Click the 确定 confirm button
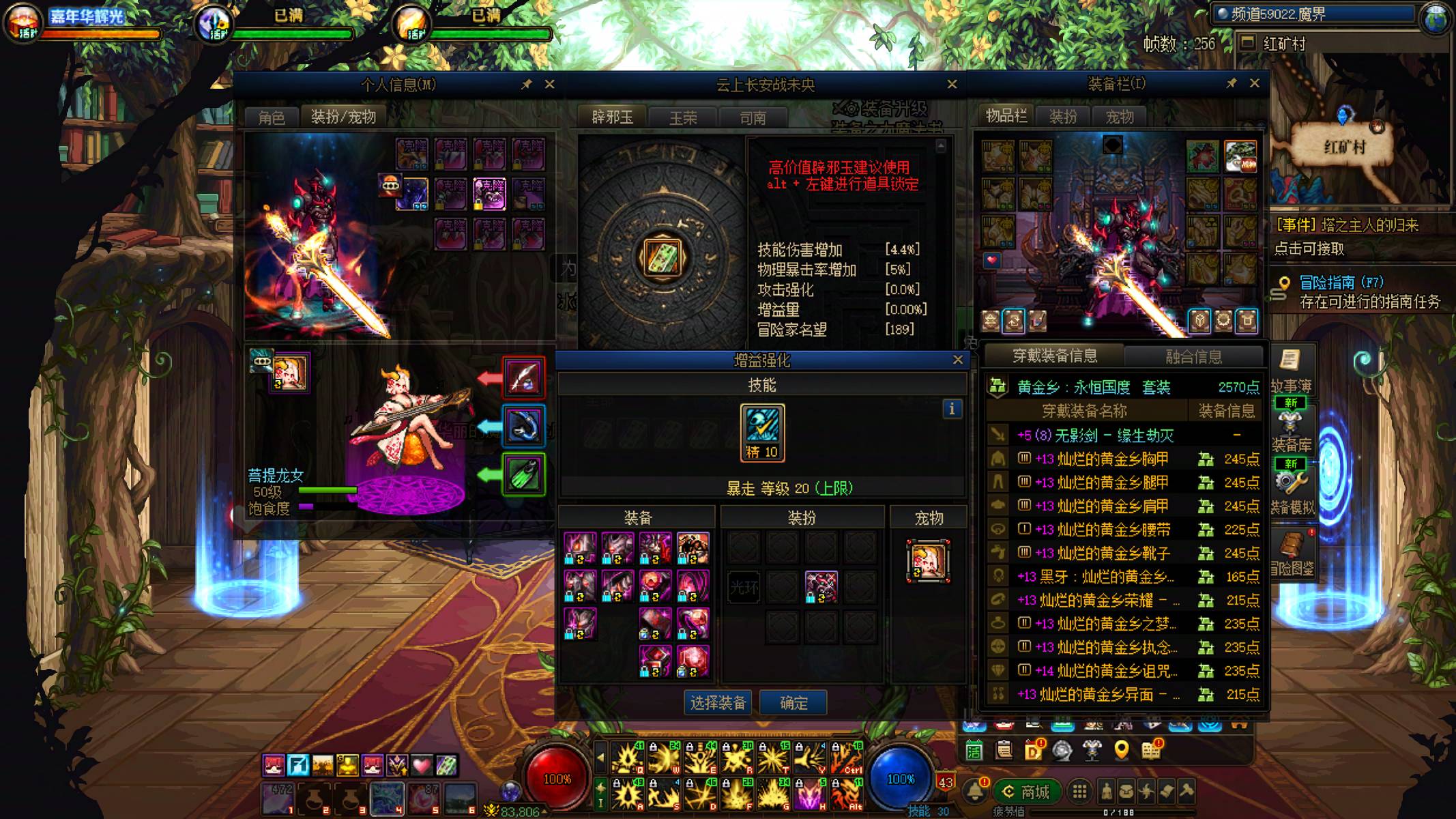Viewport: 1456px width, 819px height. [x=793, y=702]
